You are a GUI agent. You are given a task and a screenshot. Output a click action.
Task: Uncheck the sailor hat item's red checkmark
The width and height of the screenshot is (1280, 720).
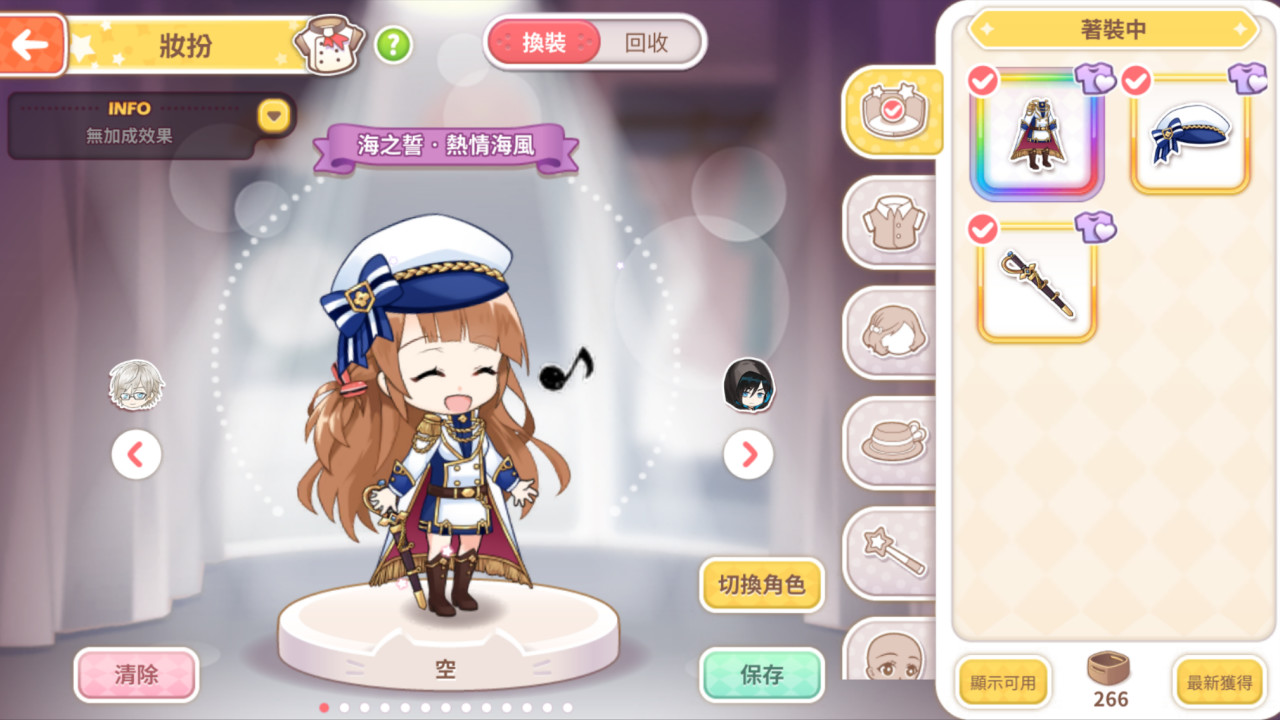pyautogui.click(x=1136, y=82)
